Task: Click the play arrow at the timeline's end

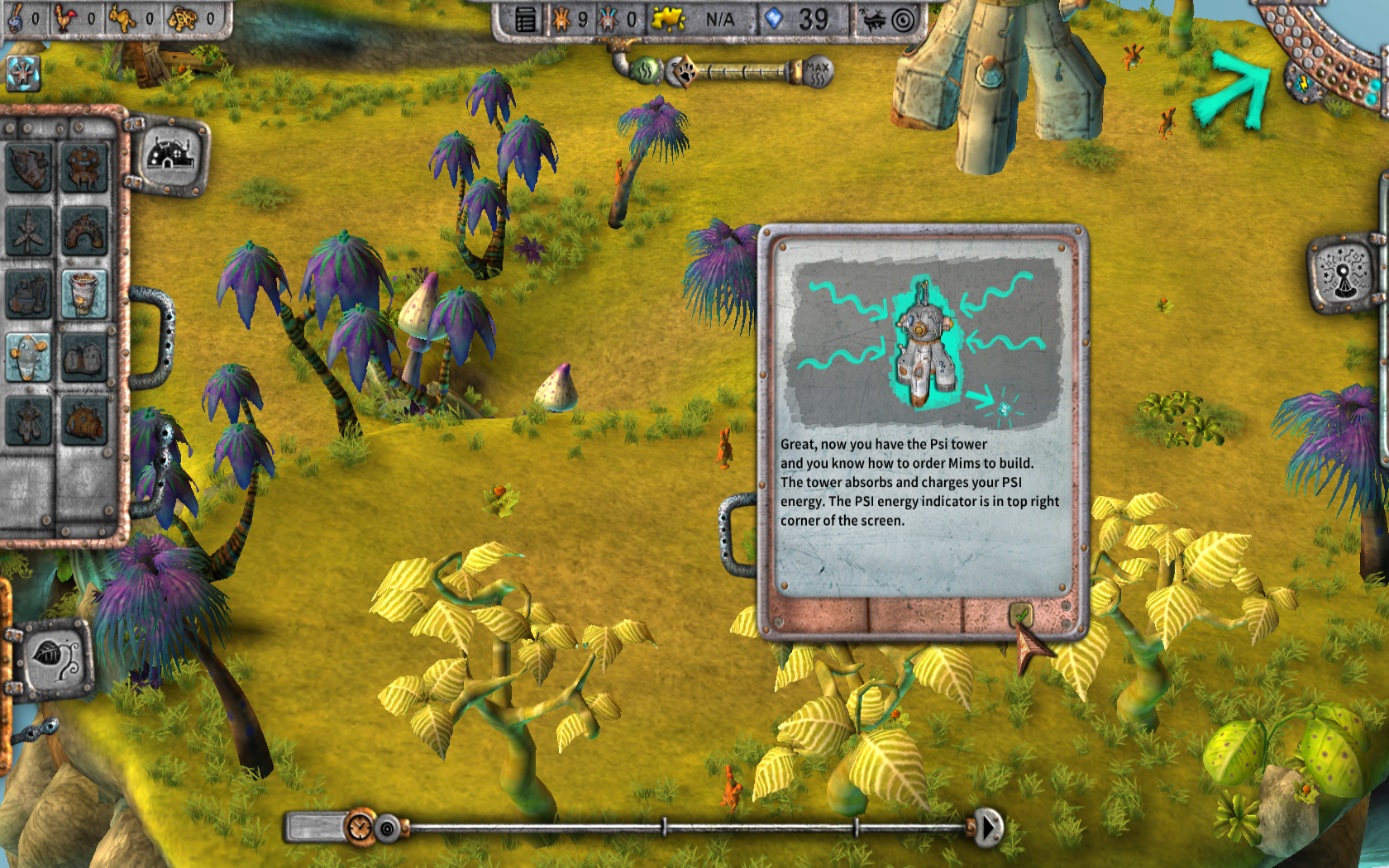Action: click(x=988, y=827)
